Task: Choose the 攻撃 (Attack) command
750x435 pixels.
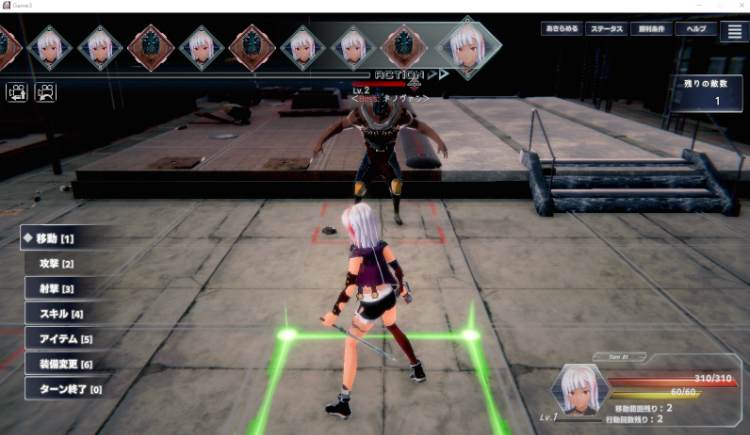Action: (62, 263)
